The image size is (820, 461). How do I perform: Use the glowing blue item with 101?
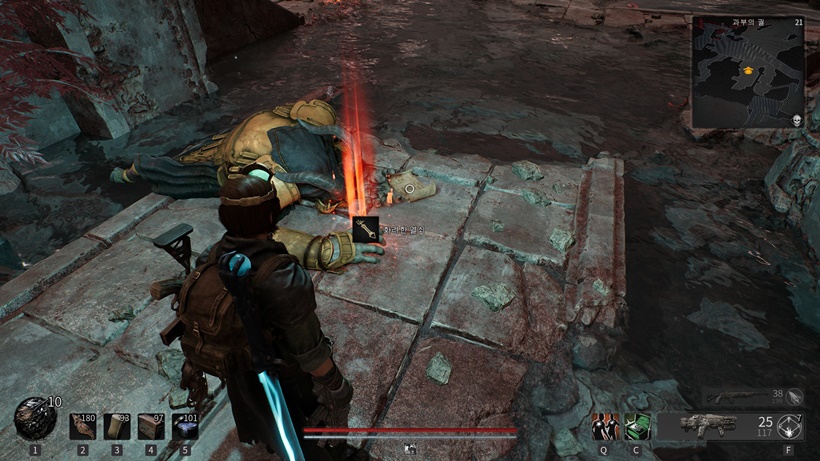click(185, 427)
